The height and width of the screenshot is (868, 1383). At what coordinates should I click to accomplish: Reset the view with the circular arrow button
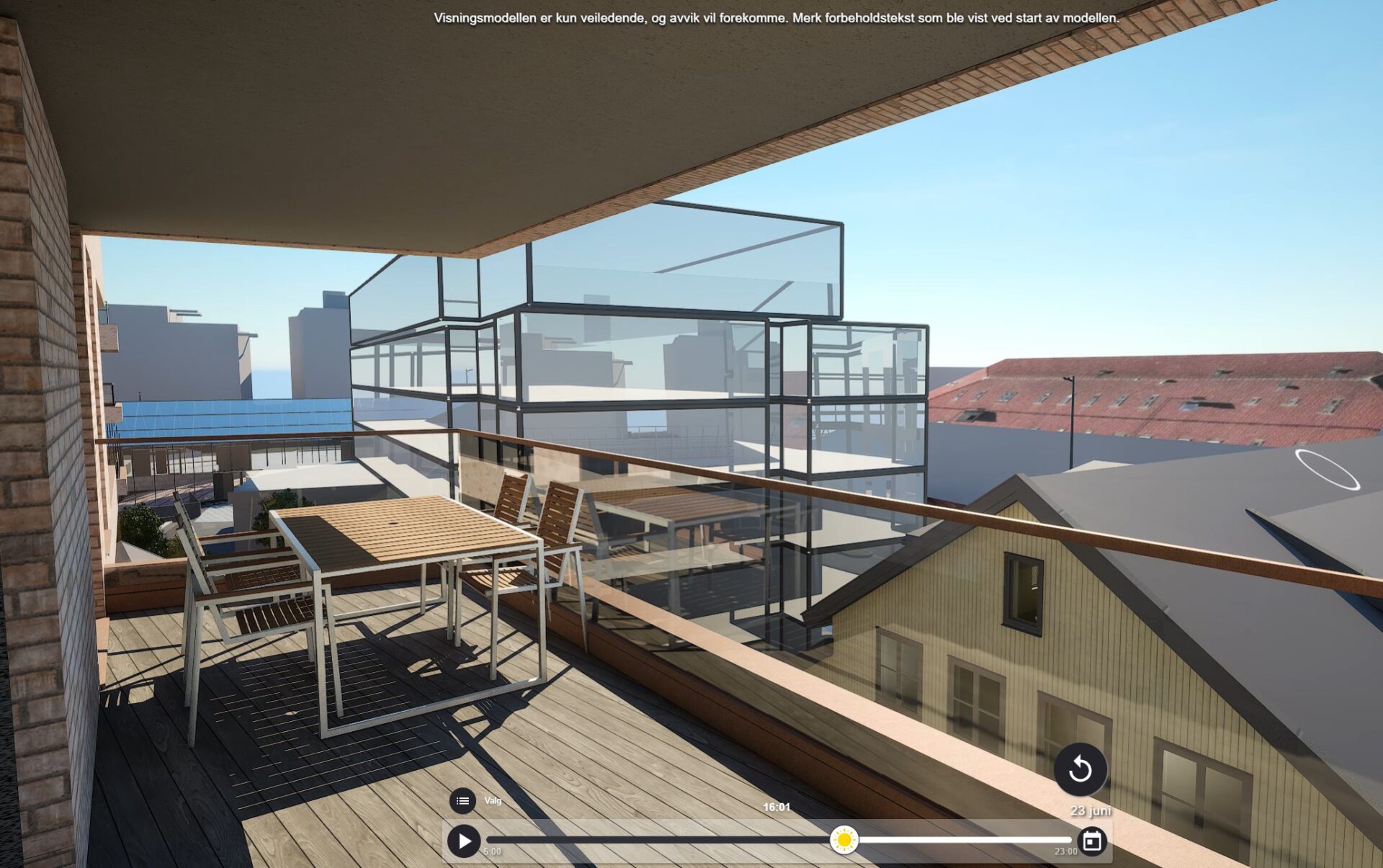pos(1080,769)
